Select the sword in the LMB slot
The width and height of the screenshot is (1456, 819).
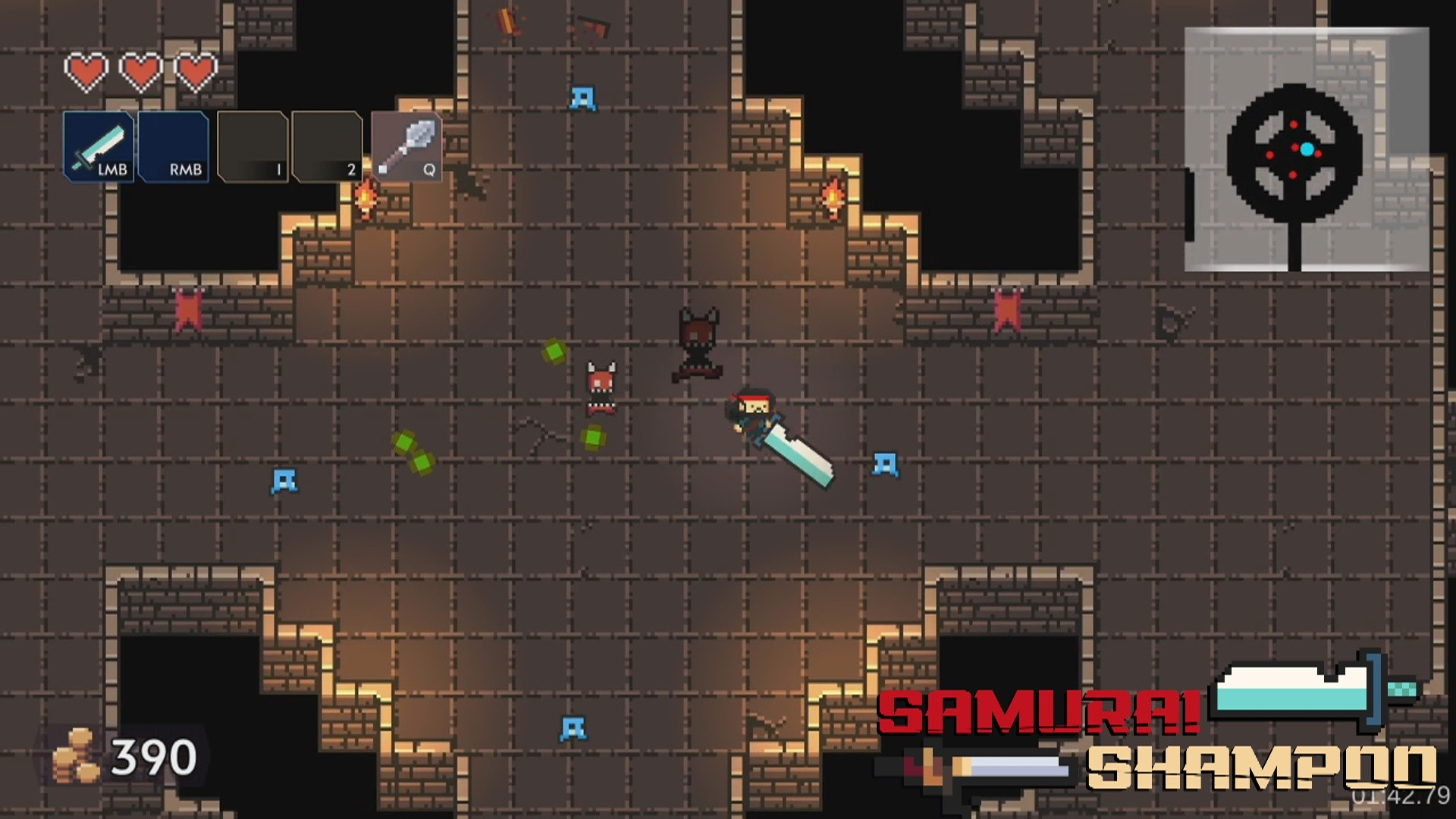tap(99, 146)
